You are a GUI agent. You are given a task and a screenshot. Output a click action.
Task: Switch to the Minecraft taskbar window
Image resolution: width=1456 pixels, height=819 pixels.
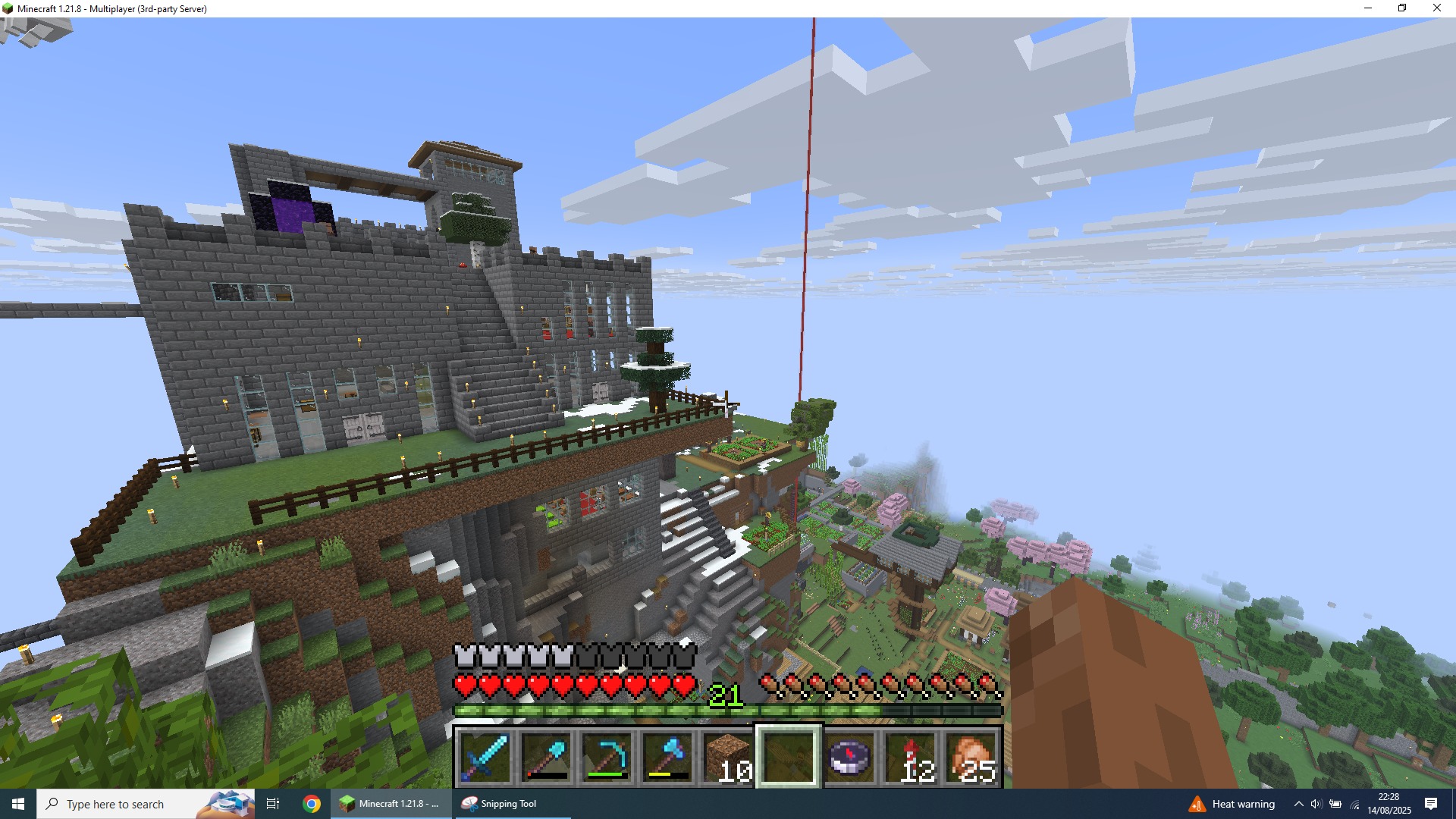coord(391,803)
